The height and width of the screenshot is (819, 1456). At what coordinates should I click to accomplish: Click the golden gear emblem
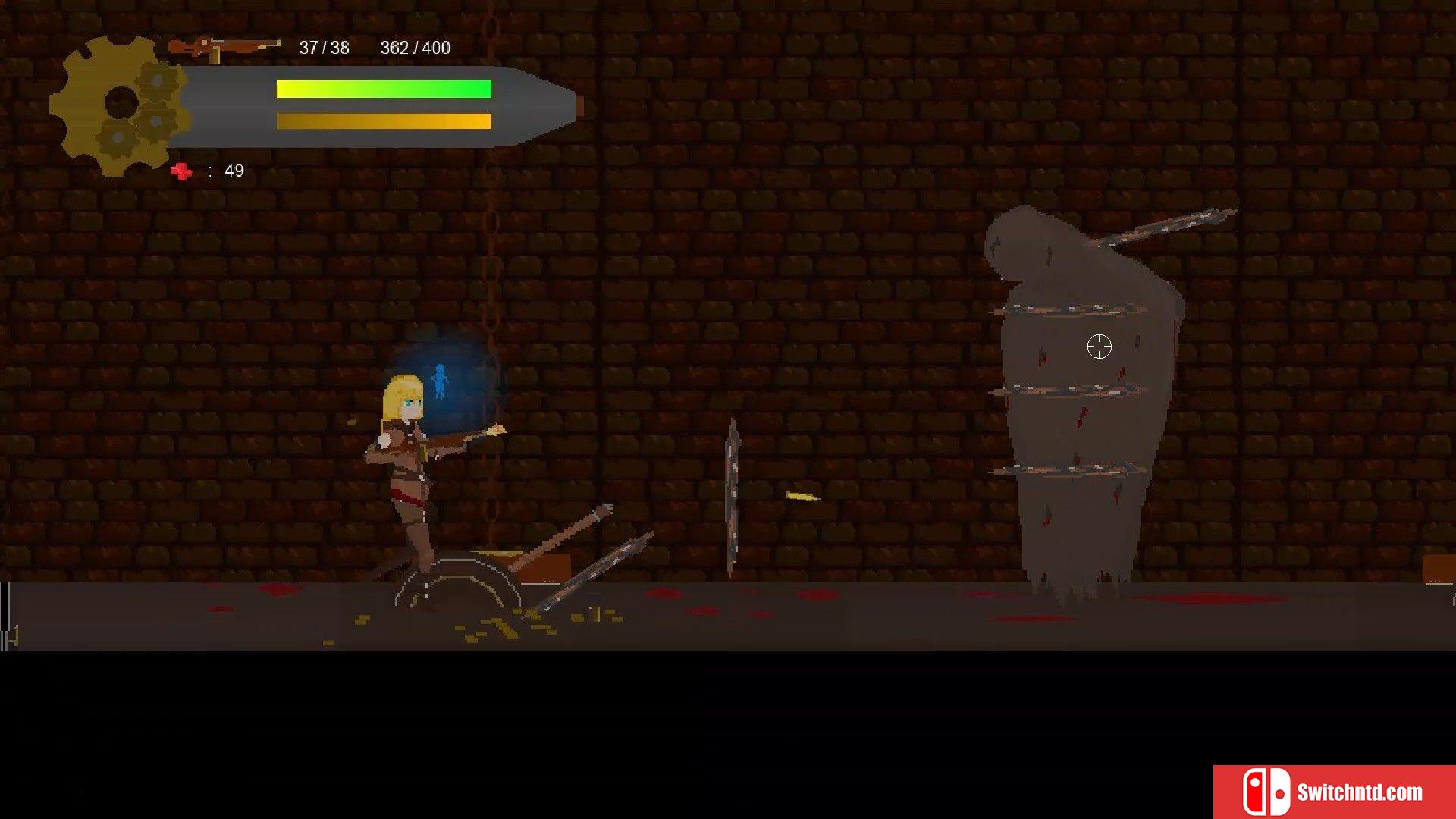point(120,105)
